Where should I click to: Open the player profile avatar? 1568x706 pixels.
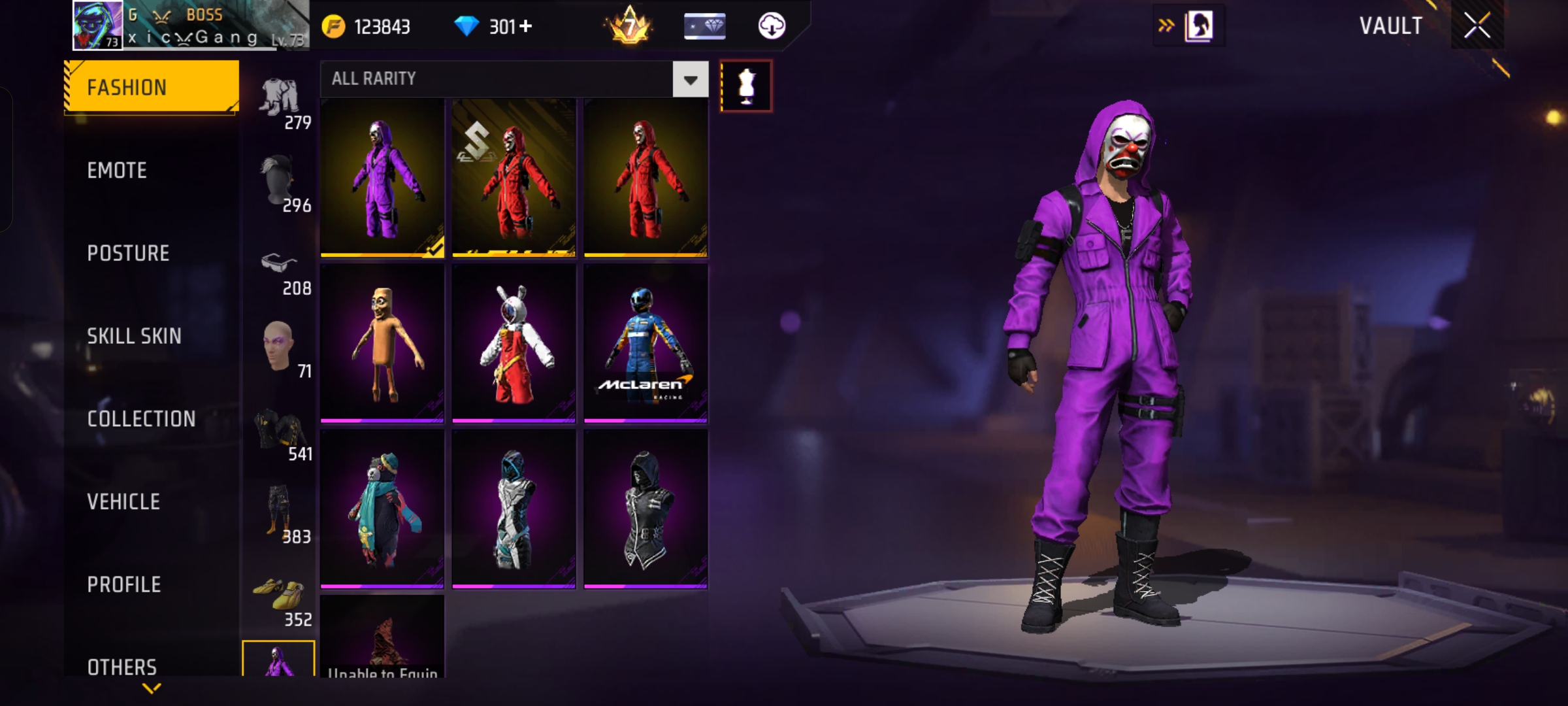click(97, 25)
